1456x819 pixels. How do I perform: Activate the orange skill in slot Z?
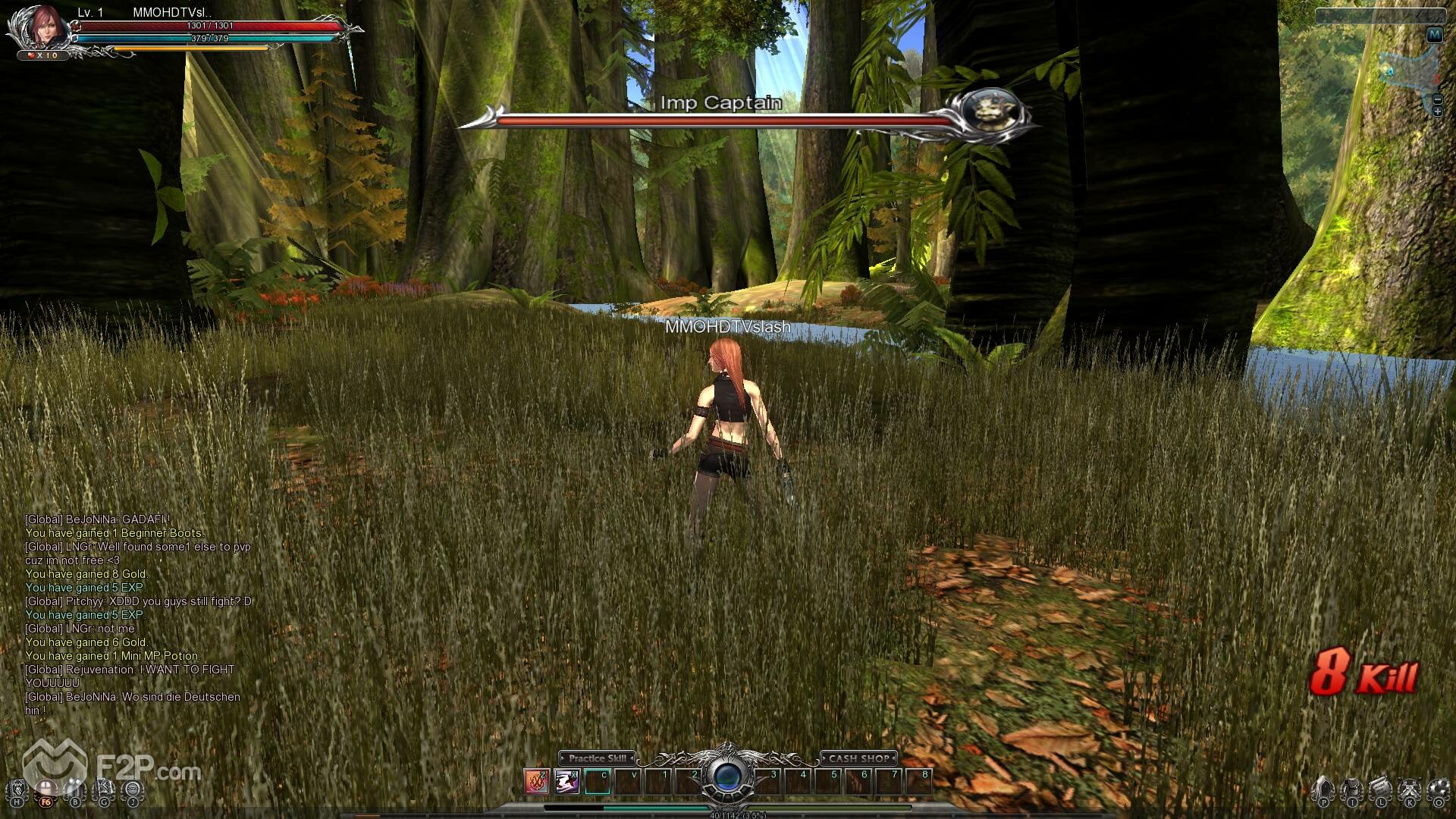coord(536,780)
